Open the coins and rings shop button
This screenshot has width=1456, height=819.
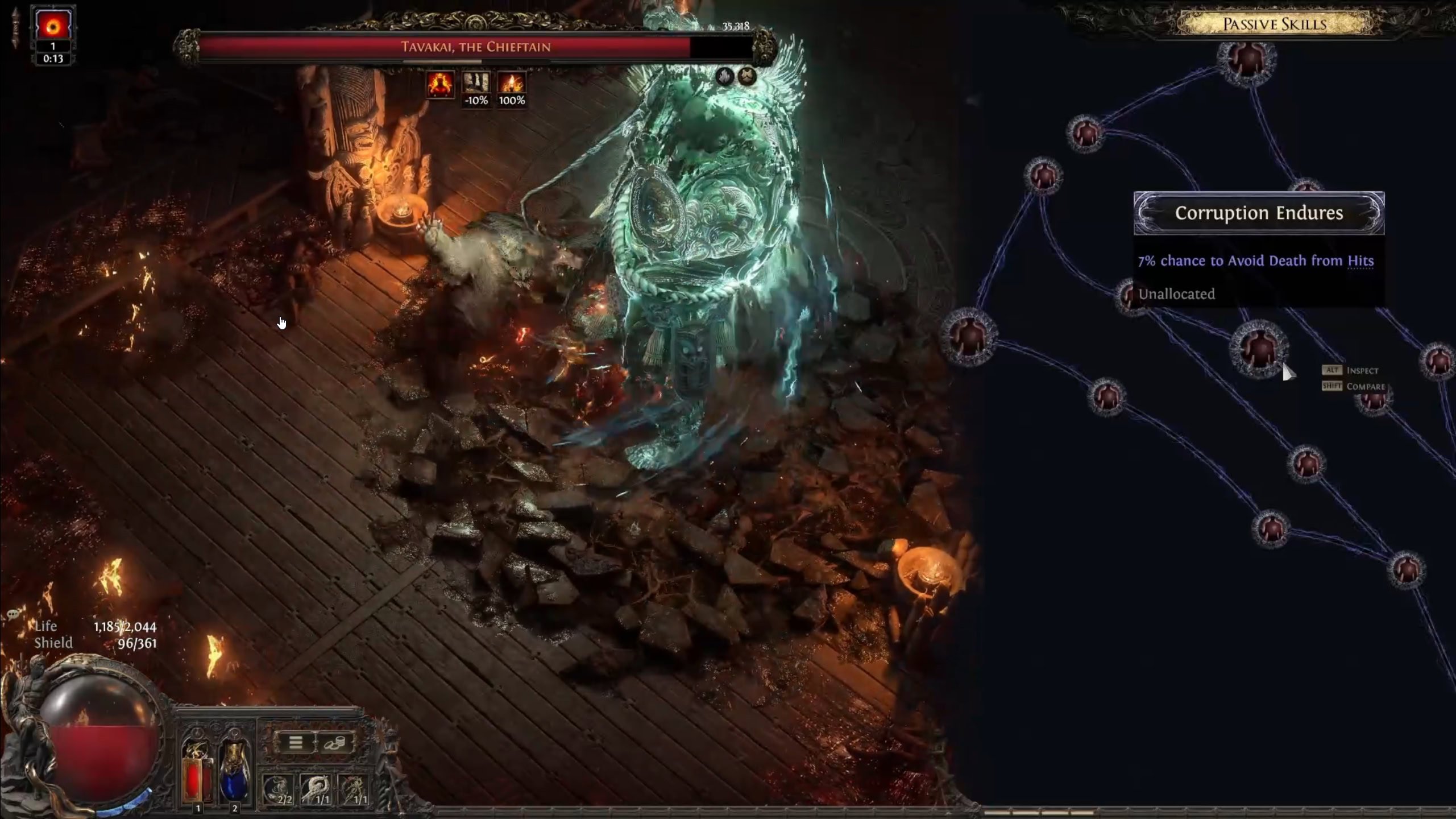click(x=334, y=743)
